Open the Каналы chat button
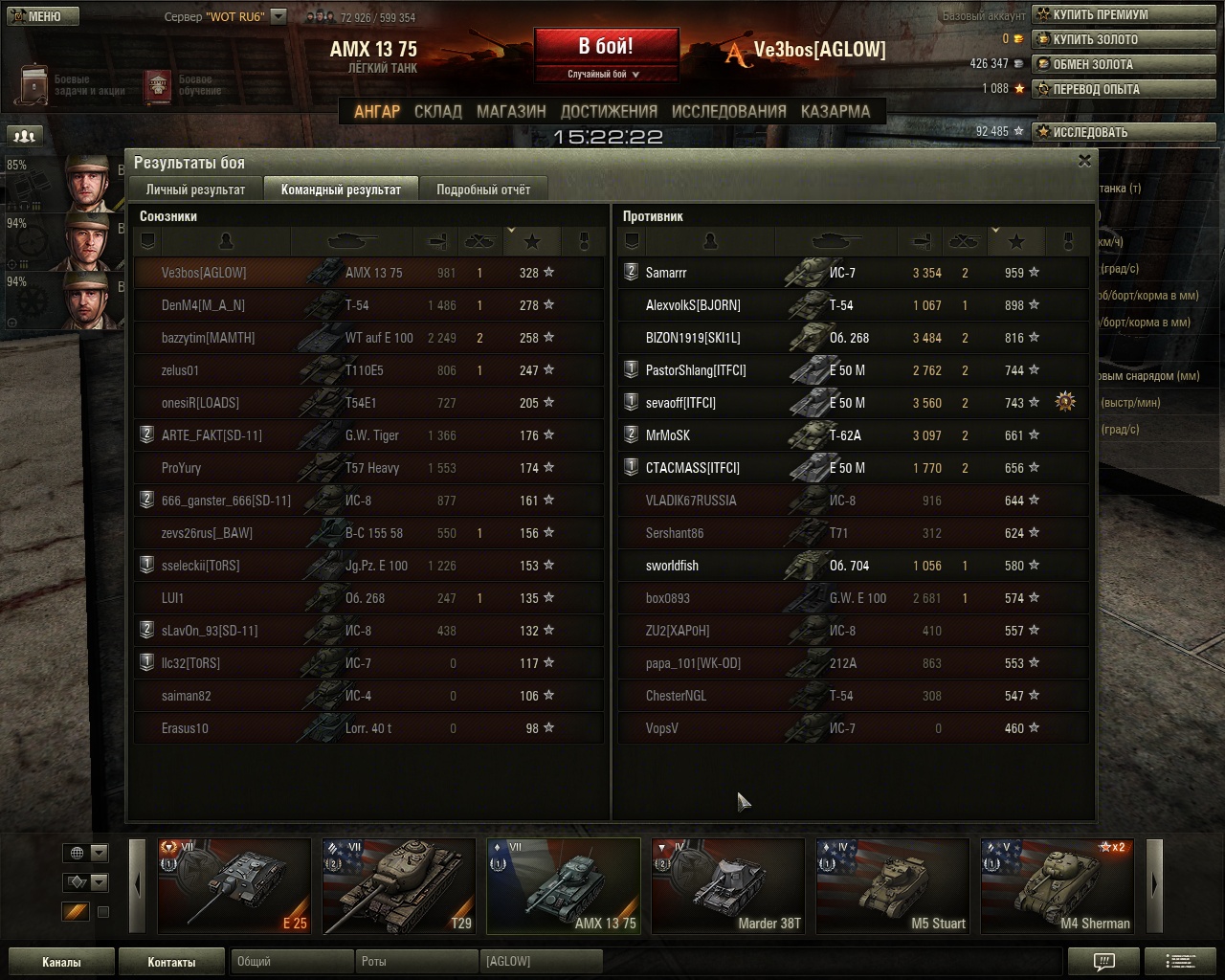 (61, 962)
